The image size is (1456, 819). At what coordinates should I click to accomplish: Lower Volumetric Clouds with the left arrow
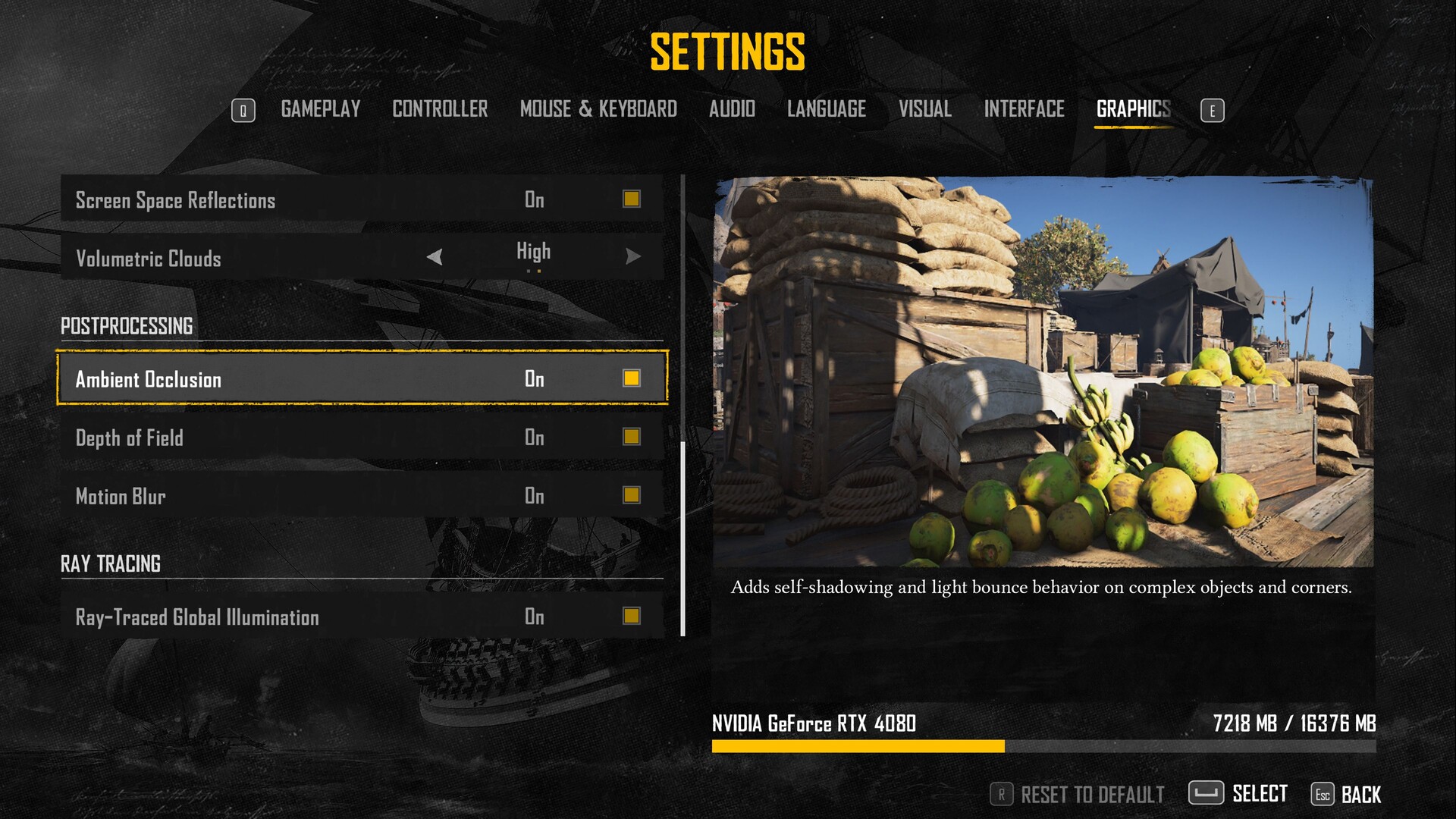coord(435,257)
